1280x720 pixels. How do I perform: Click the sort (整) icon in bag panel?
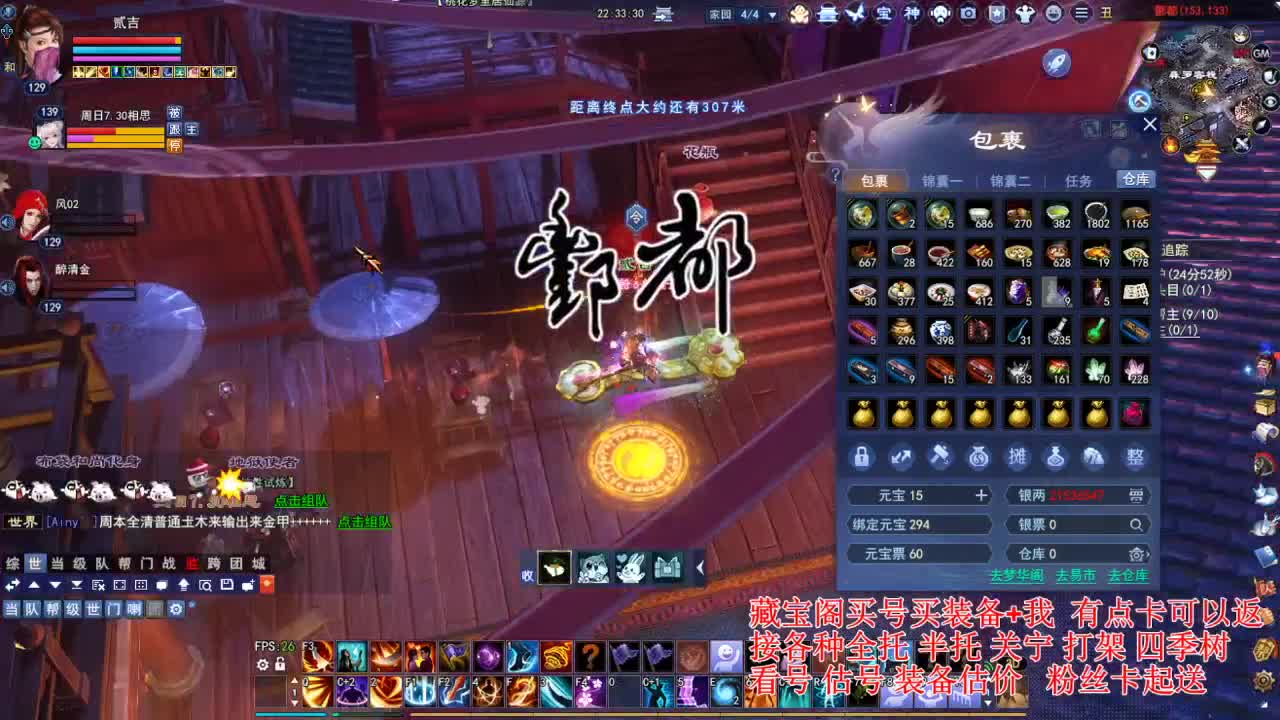point(1132,457)
